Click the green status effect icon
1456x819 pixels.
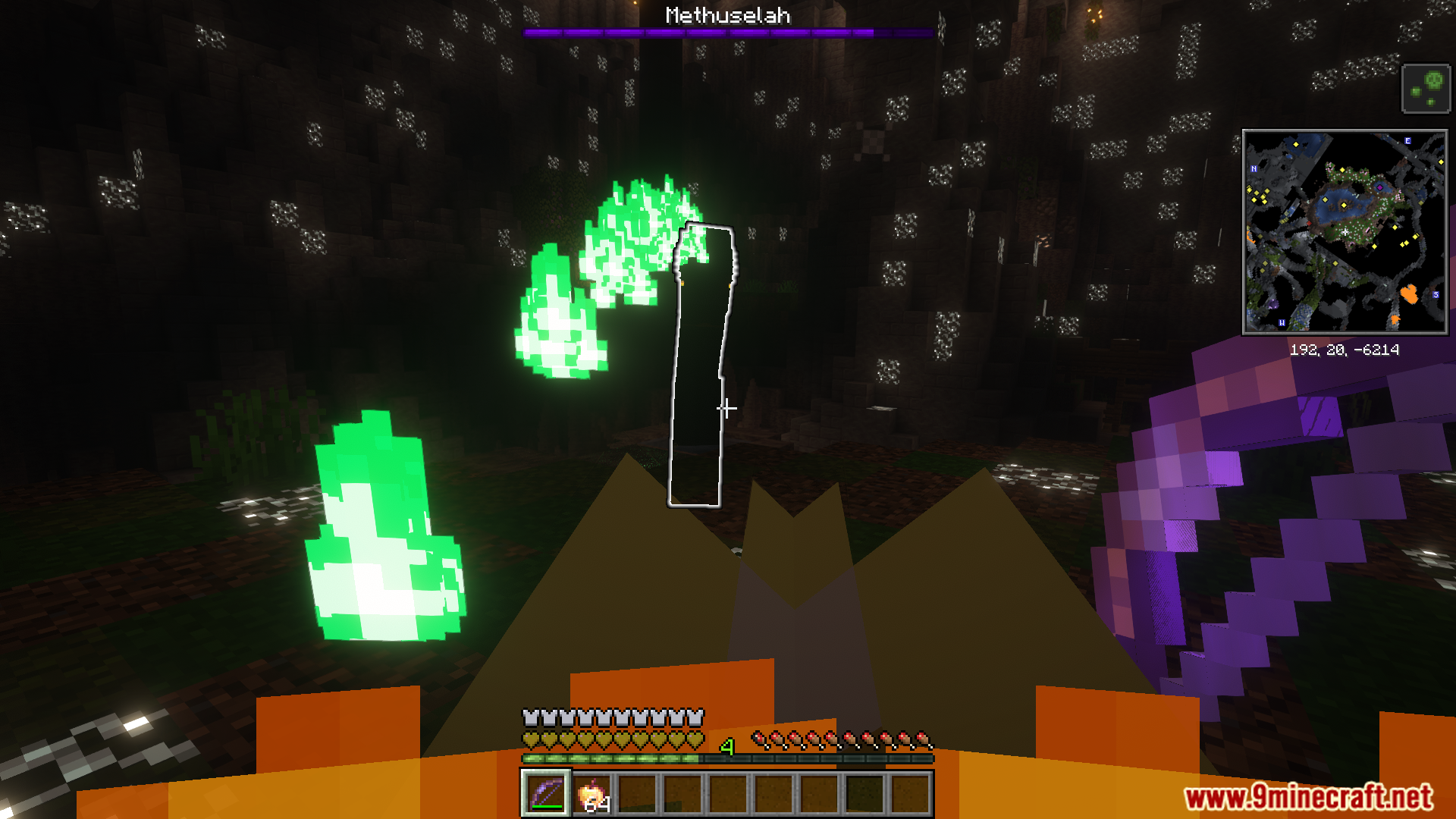tap(1426, 89)
